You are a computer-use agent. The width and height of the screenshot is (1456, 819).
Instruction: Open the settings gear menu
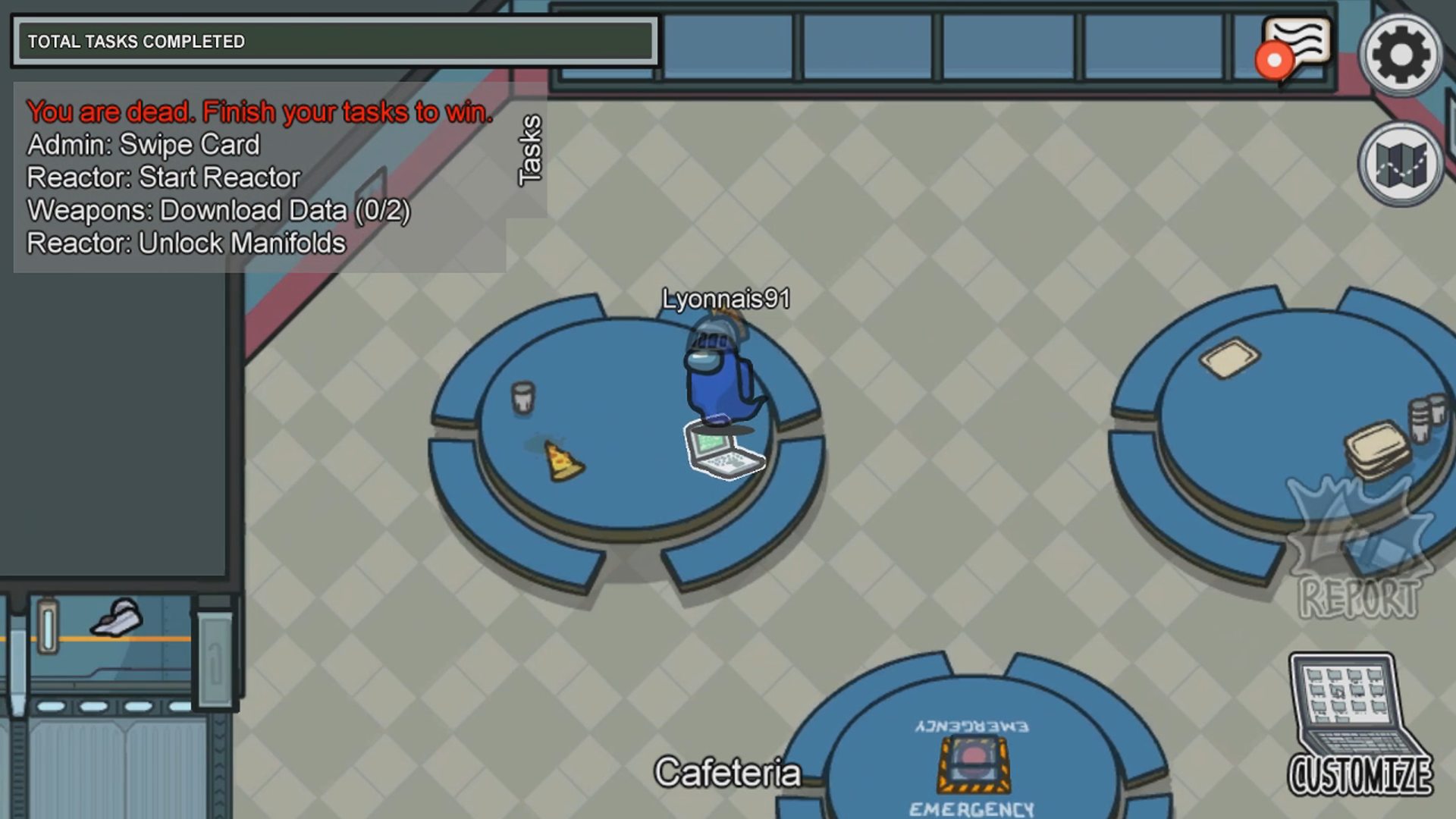point(1400,55)
